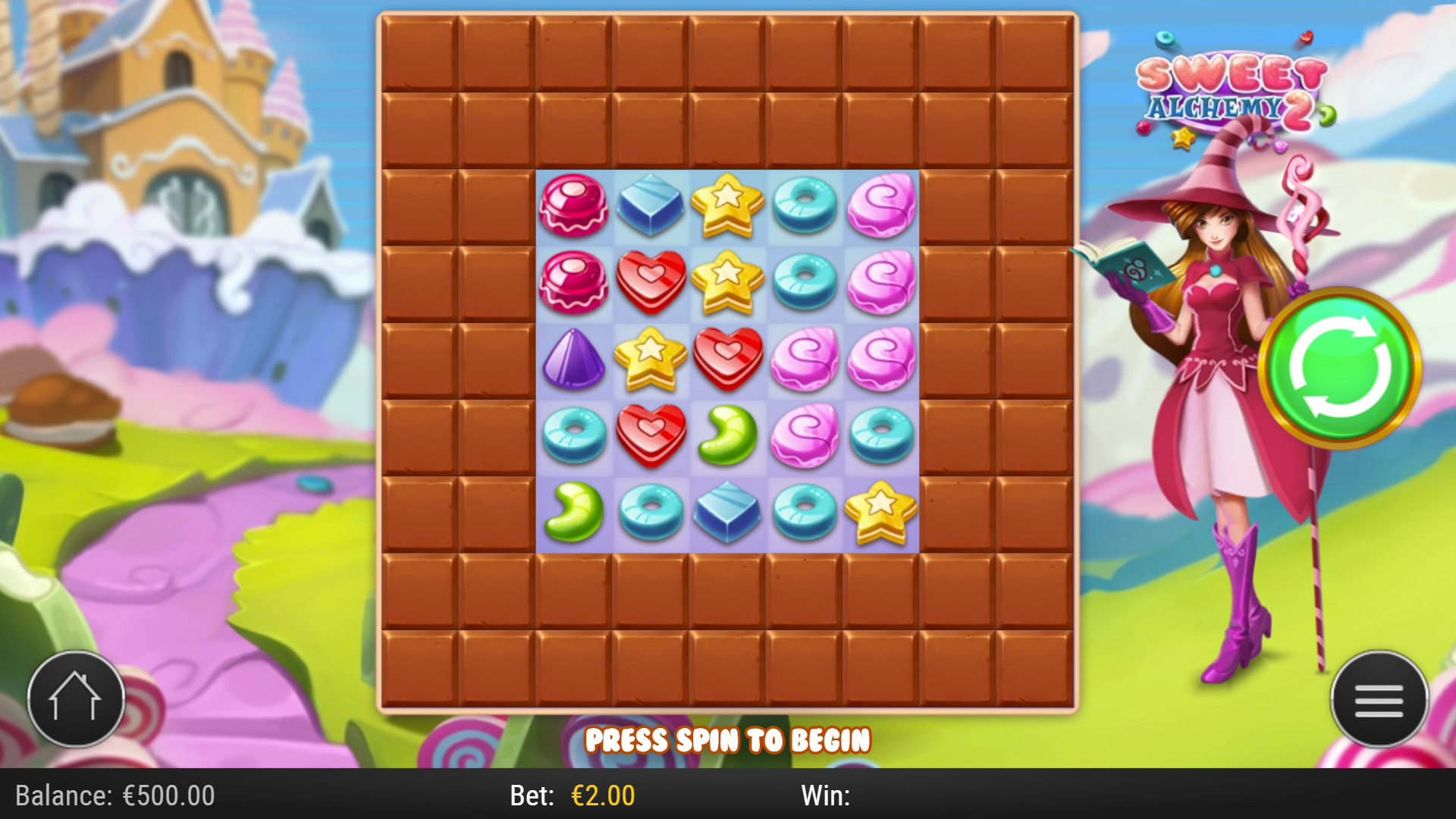The width and height of the screenshot is (1456, 819).
Task: Select the blue gem candy next to the star
Action: (651, 205)
